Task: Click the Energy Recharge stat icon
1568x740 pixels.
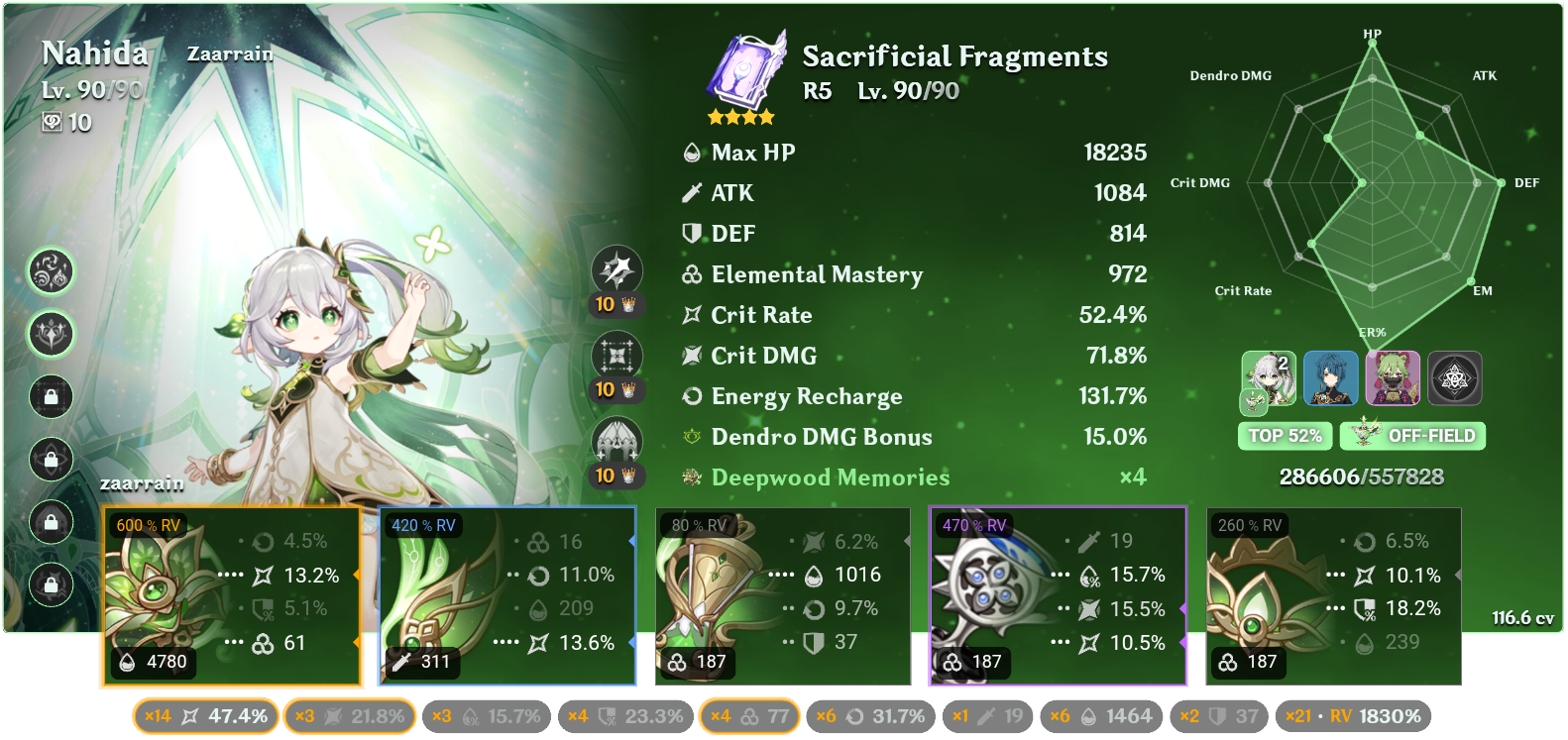Action: [x=692, y=395]
